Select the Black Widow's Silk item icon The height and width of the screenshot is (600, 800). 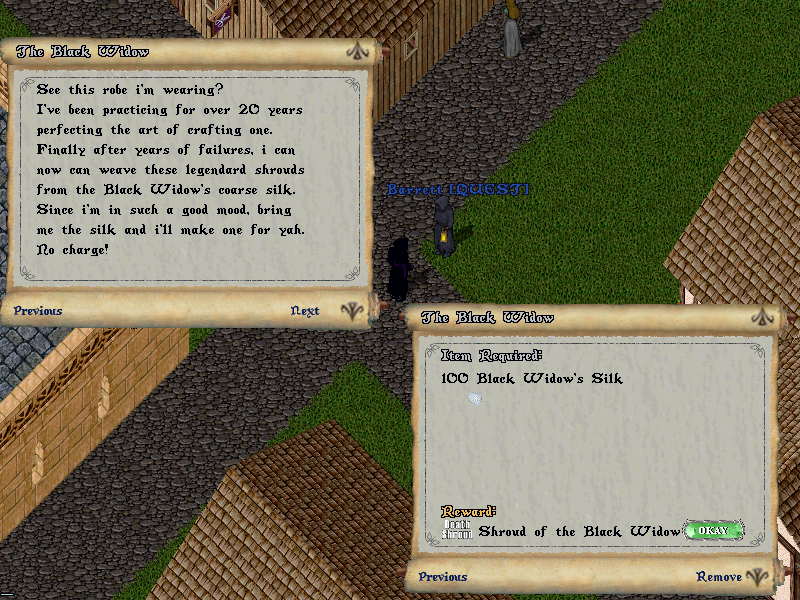(x=475, y=398)
